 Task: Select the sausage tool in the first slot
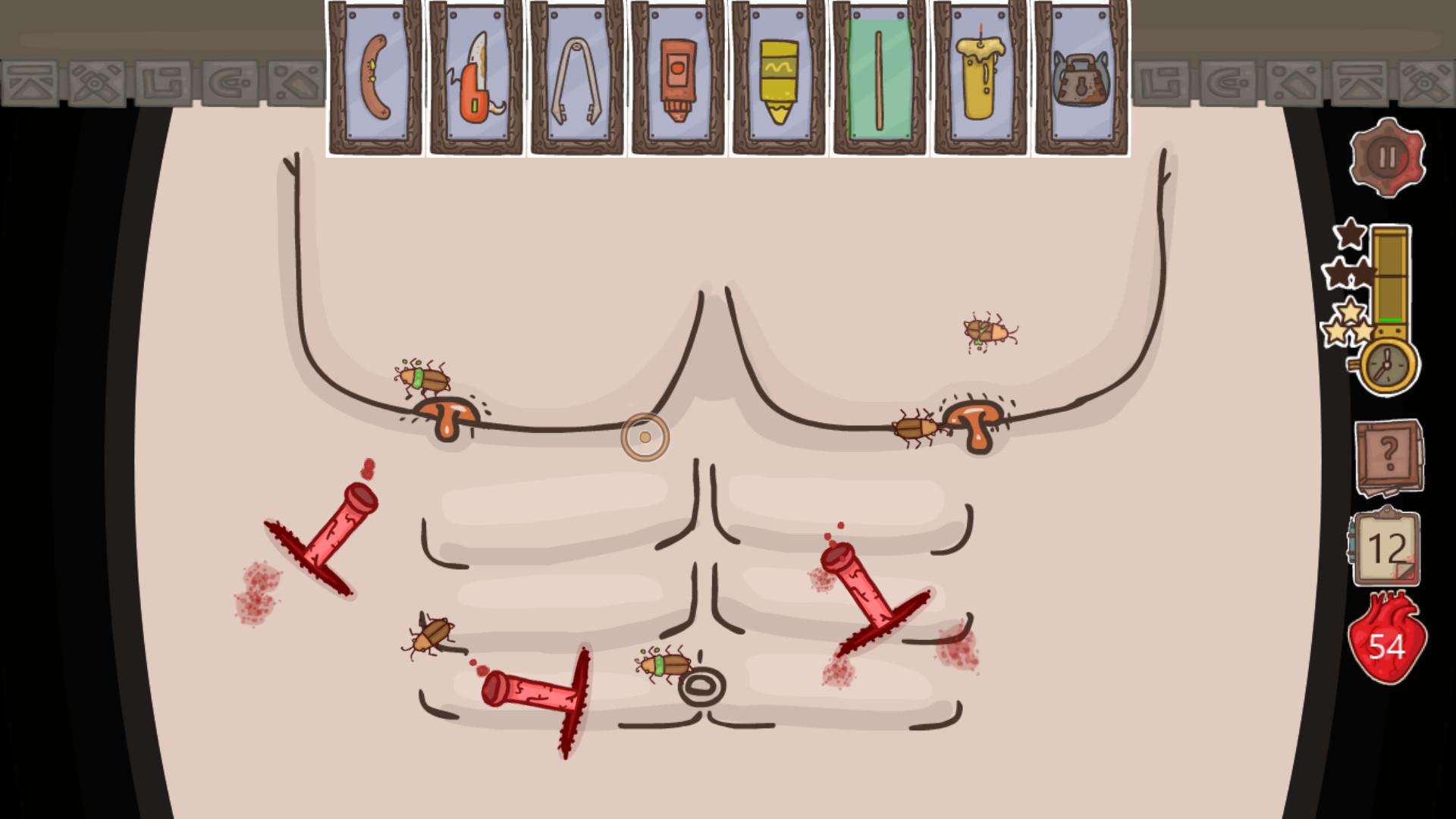coord(375,76)
